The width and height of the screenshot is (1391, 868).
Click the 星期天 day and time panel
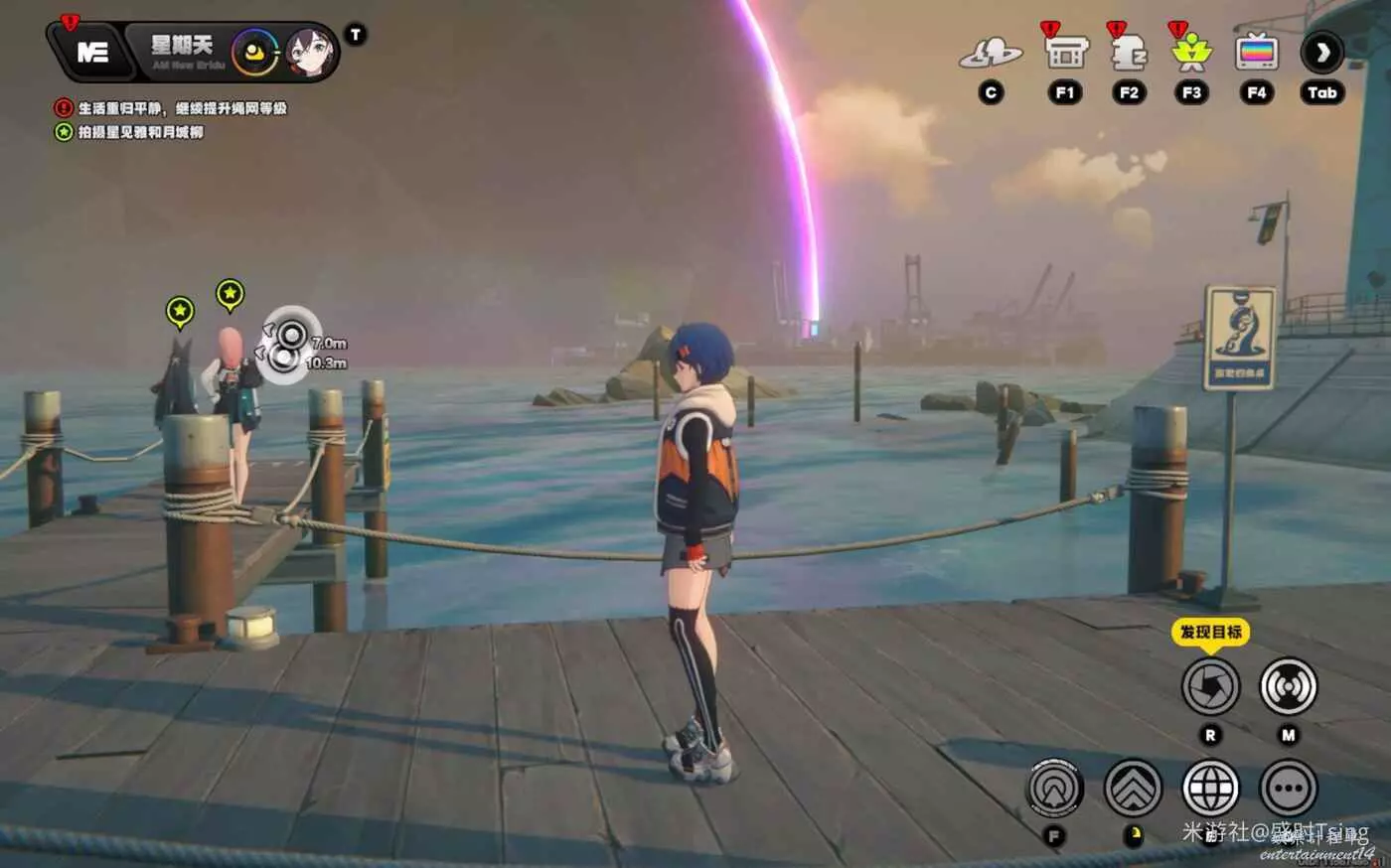pyautogui.click(x=182, y=52)
